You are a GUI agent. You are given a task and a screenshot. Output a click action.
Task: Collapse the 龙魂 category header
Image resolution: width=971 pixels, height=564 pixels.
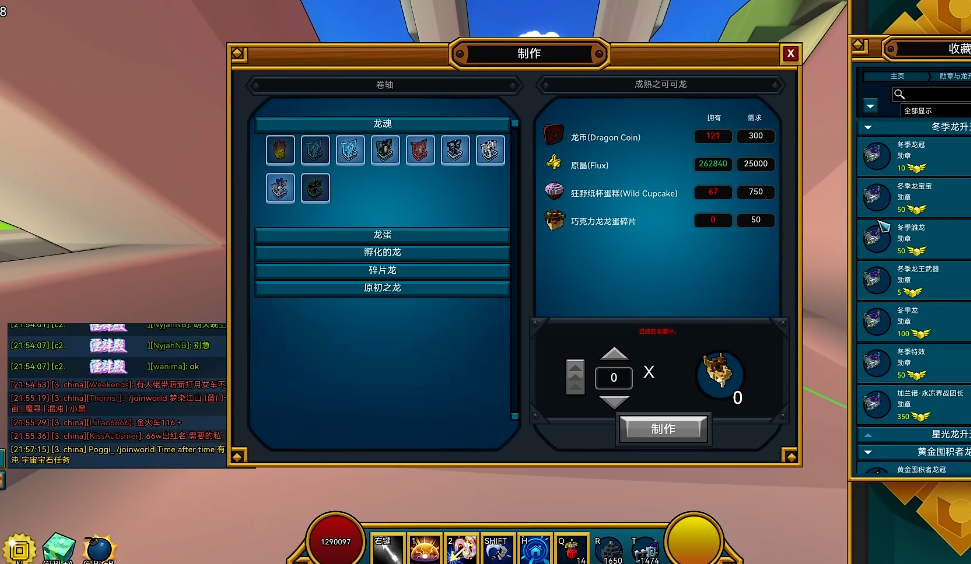tap(382, 124)
